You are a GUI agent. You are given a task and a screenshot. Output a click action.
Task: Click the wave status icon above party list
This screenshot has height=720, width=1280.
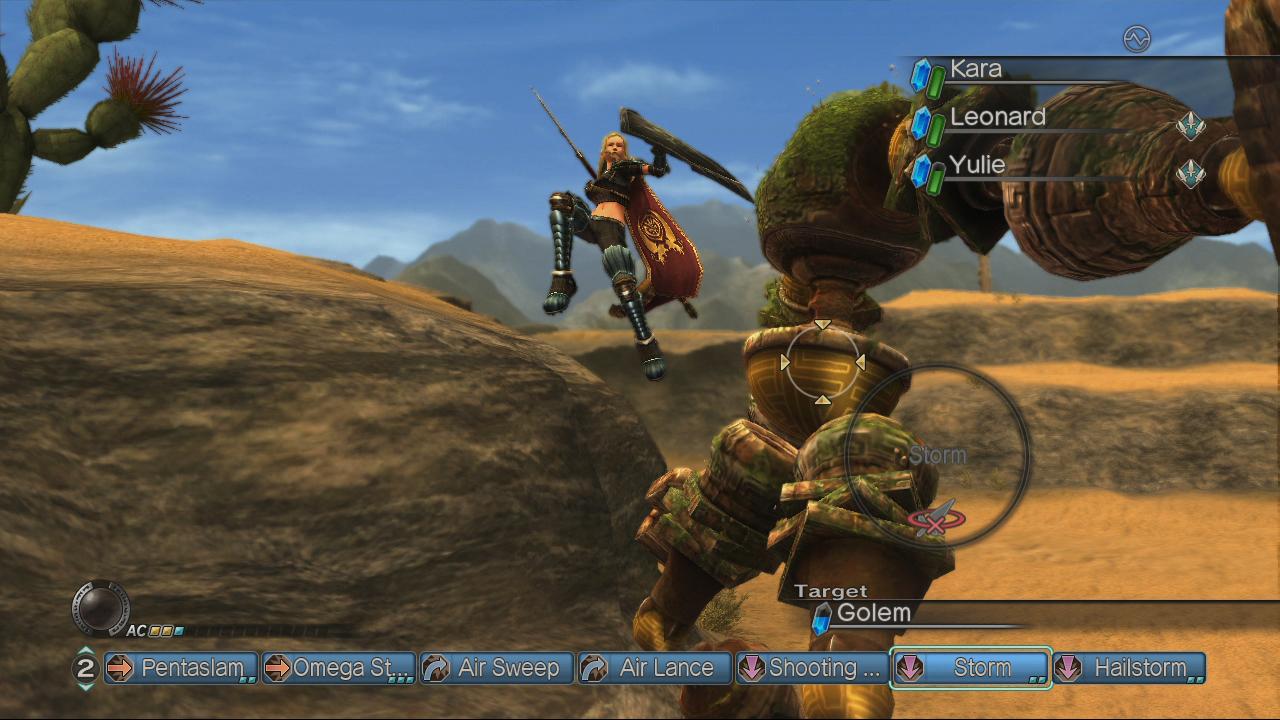point(1137,39)
